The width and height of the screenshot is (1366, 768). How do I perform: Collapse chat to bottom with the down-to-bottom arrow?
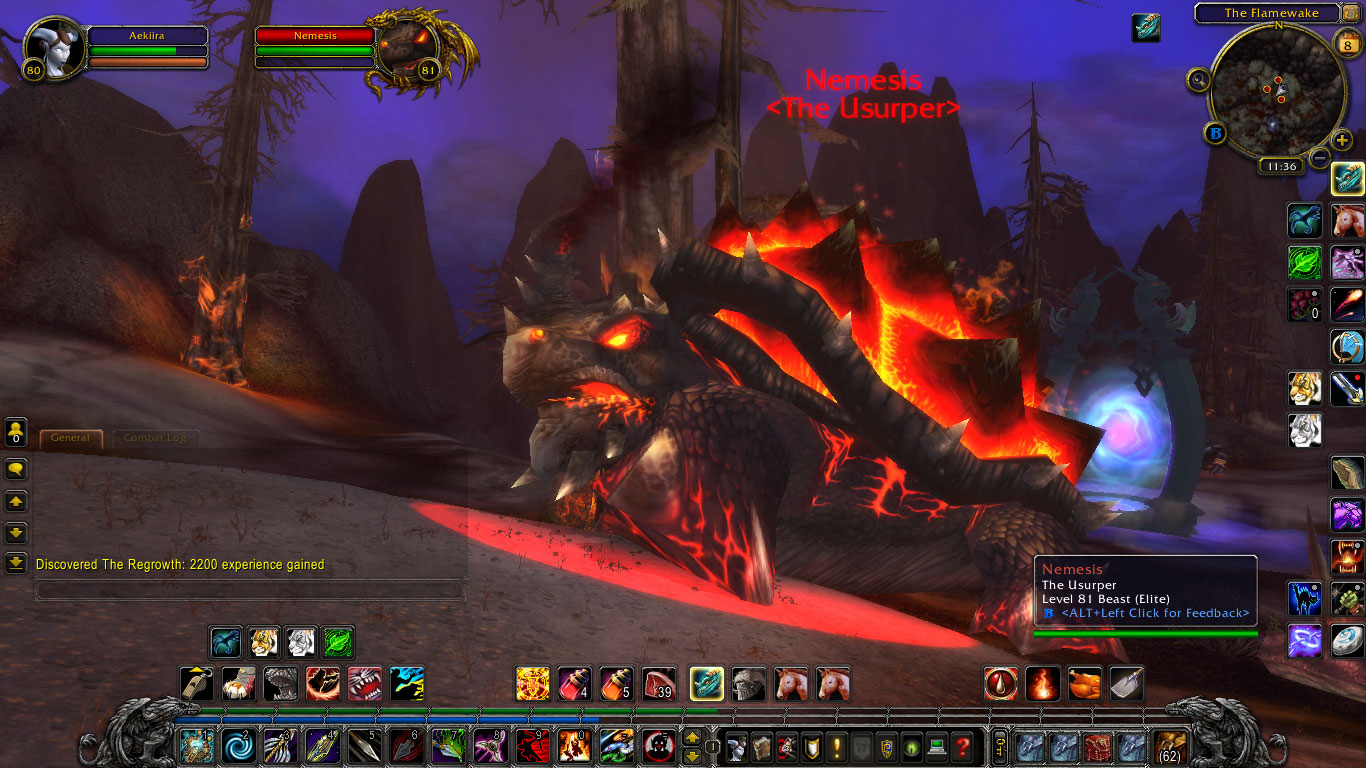[x=16, y=563]
